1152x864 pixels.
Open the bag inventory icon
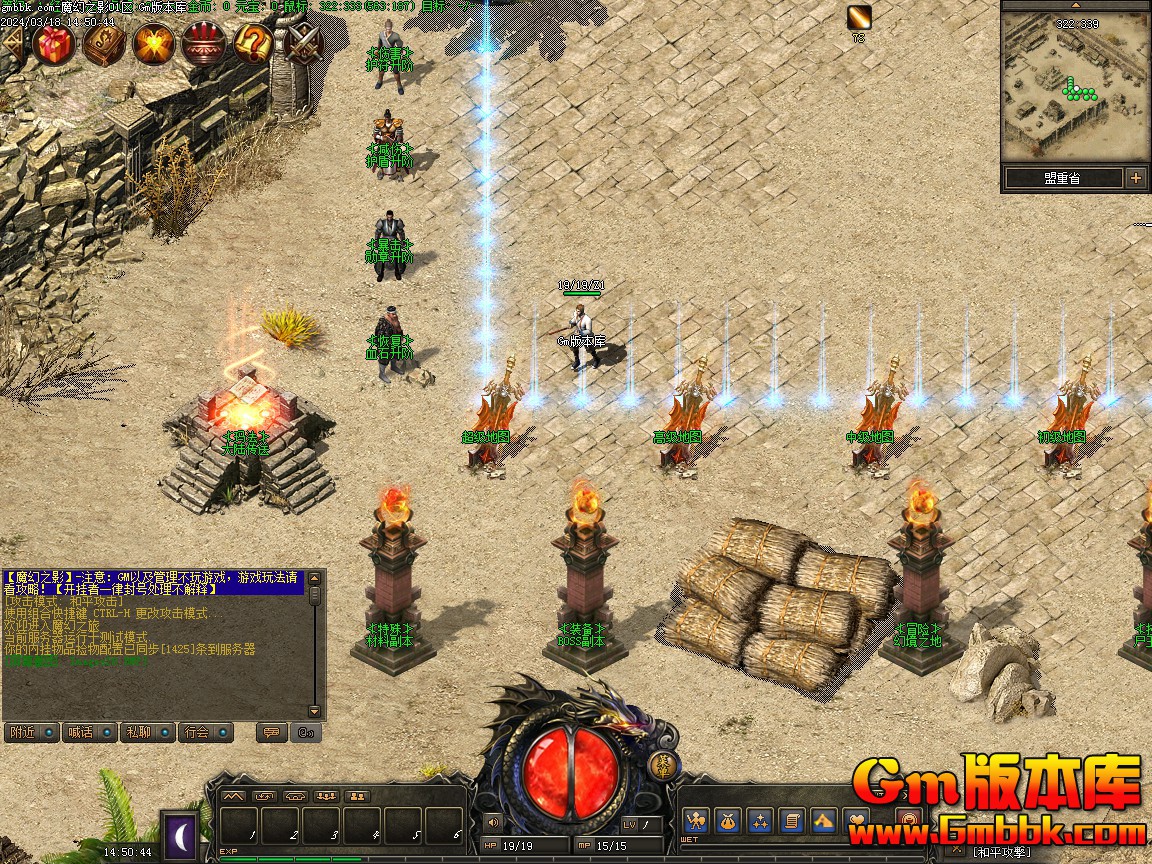[x=728, y=821]
